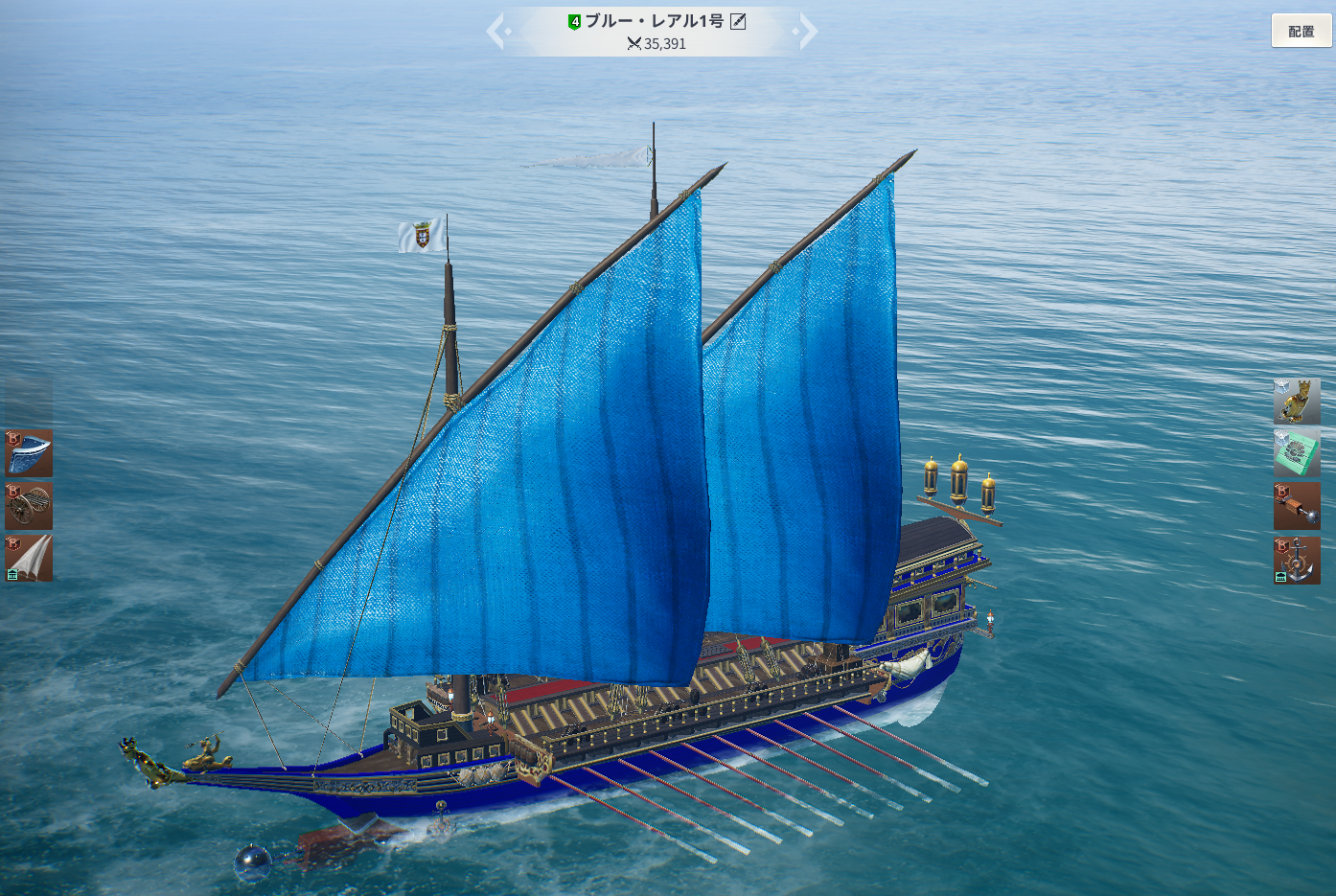Select the wheeled cannon carriage slot

[29, 506]
